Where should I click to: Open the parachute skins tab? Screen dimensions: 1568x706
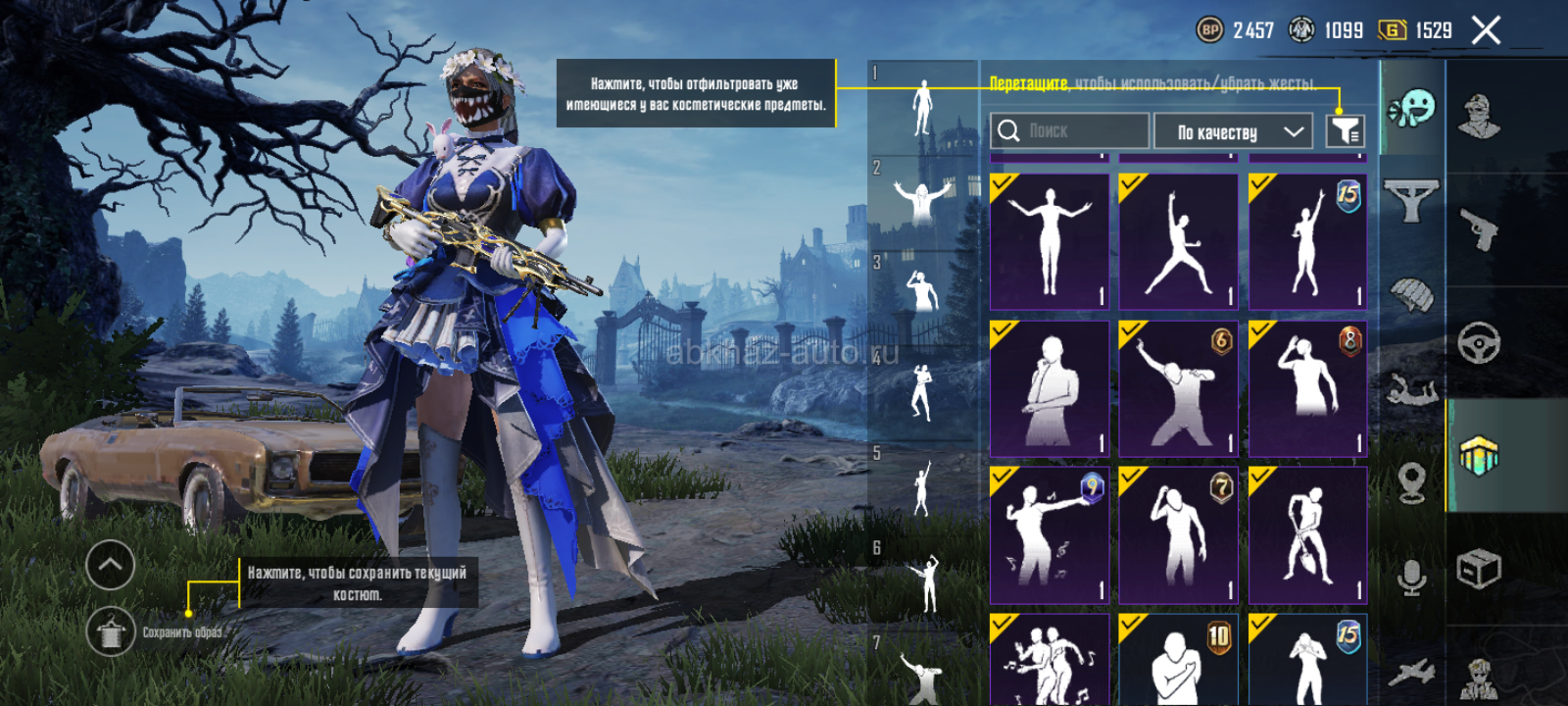(x=1412, y=293)
